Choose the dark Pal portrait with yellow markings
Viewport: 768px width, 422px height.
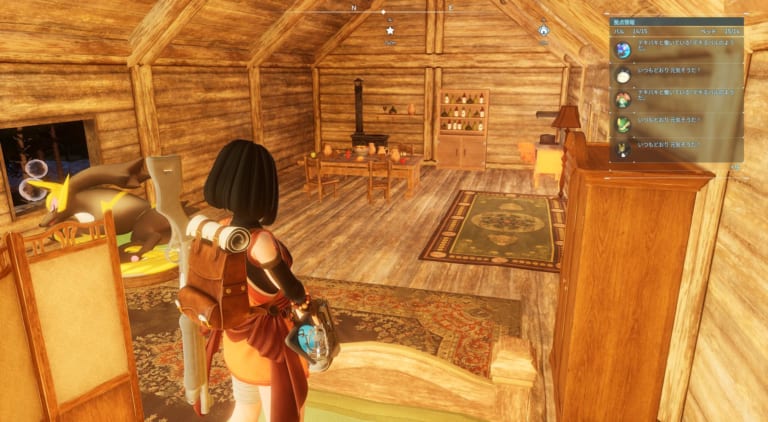click(623, 148)
